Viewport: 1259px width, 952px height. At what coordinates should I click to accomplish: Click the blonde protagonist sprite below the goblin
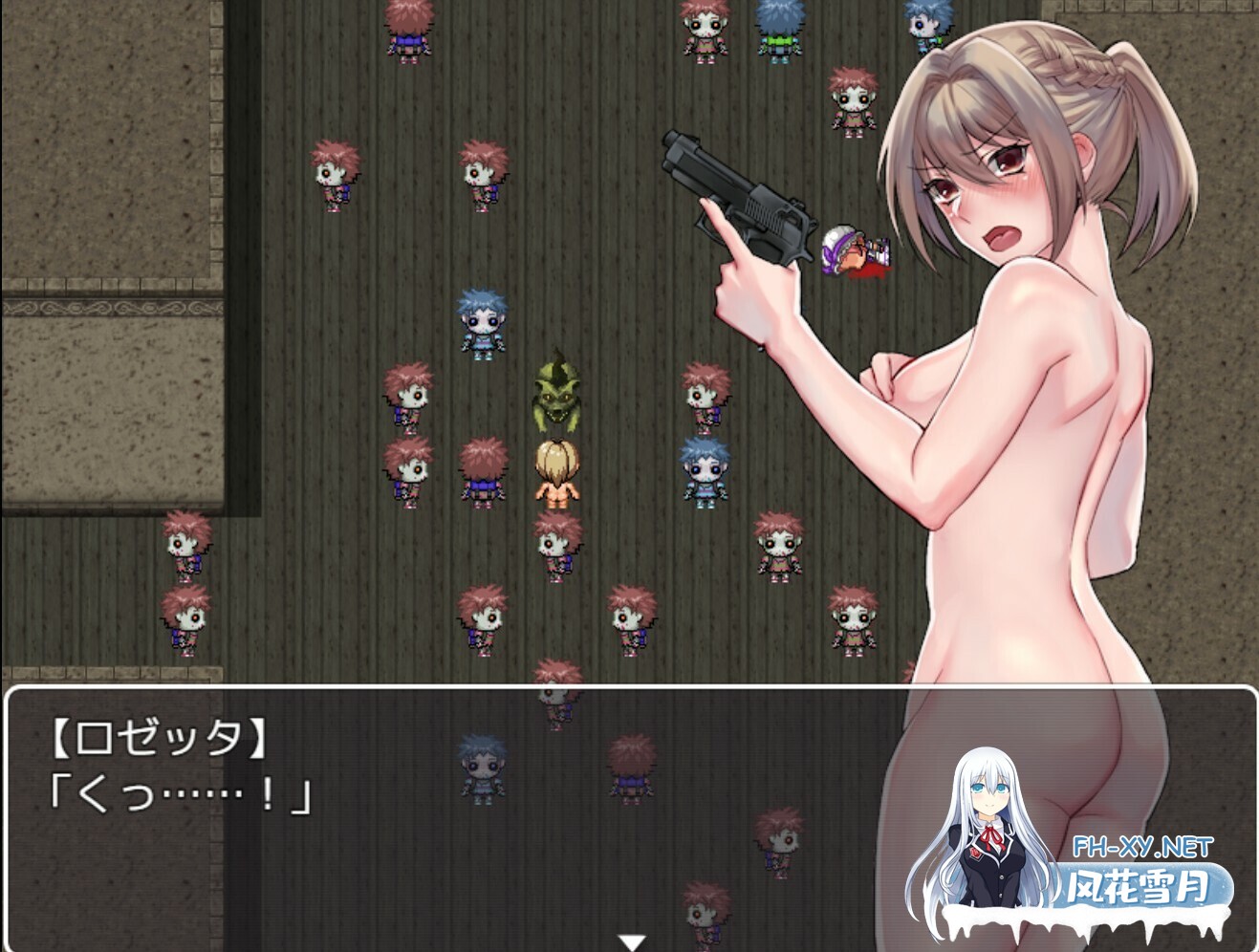[x=554, y=475]
